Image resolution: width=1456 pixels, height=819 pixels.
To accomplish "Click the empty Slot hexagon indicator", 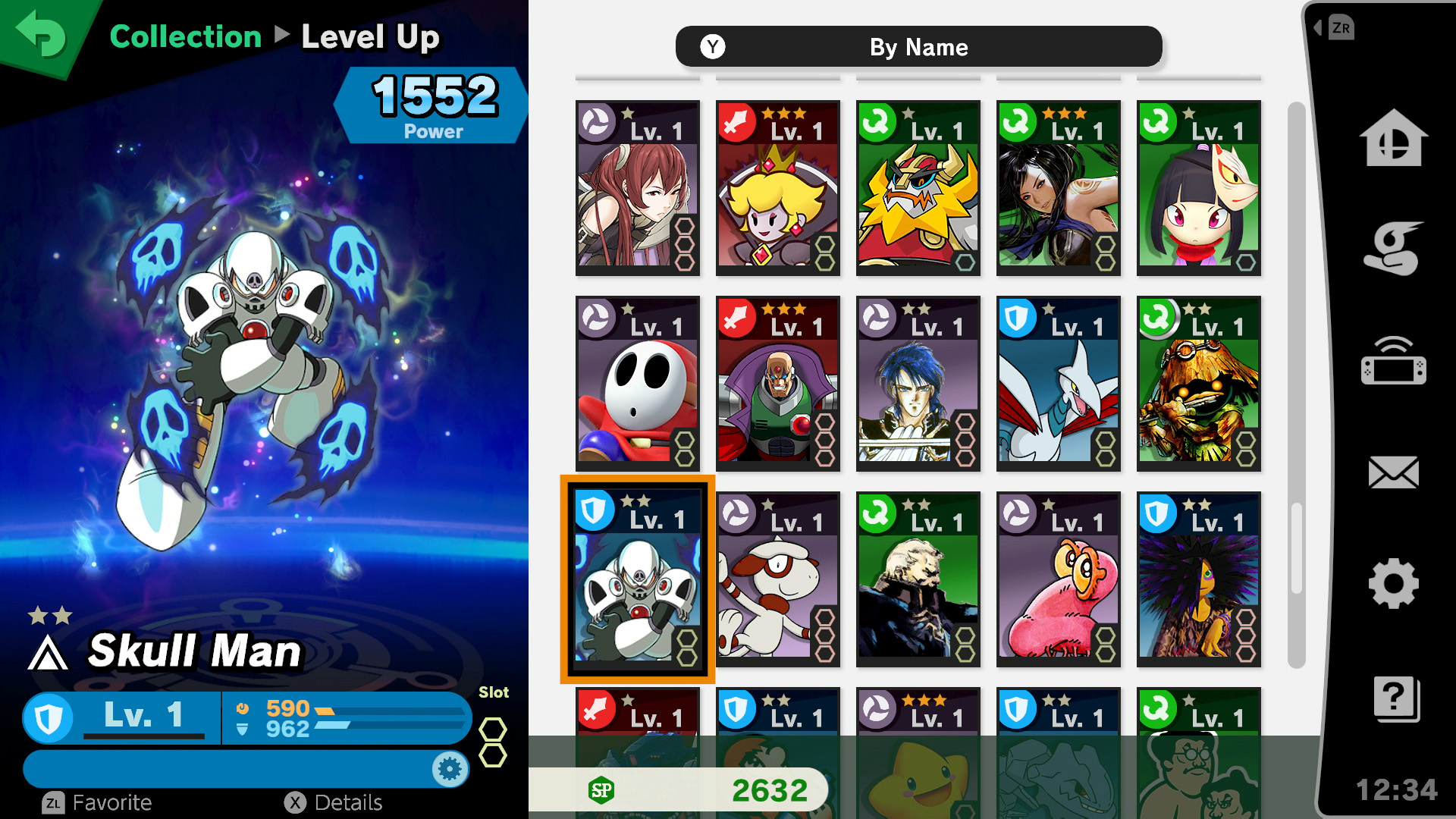I will click(x=494, y=730).
